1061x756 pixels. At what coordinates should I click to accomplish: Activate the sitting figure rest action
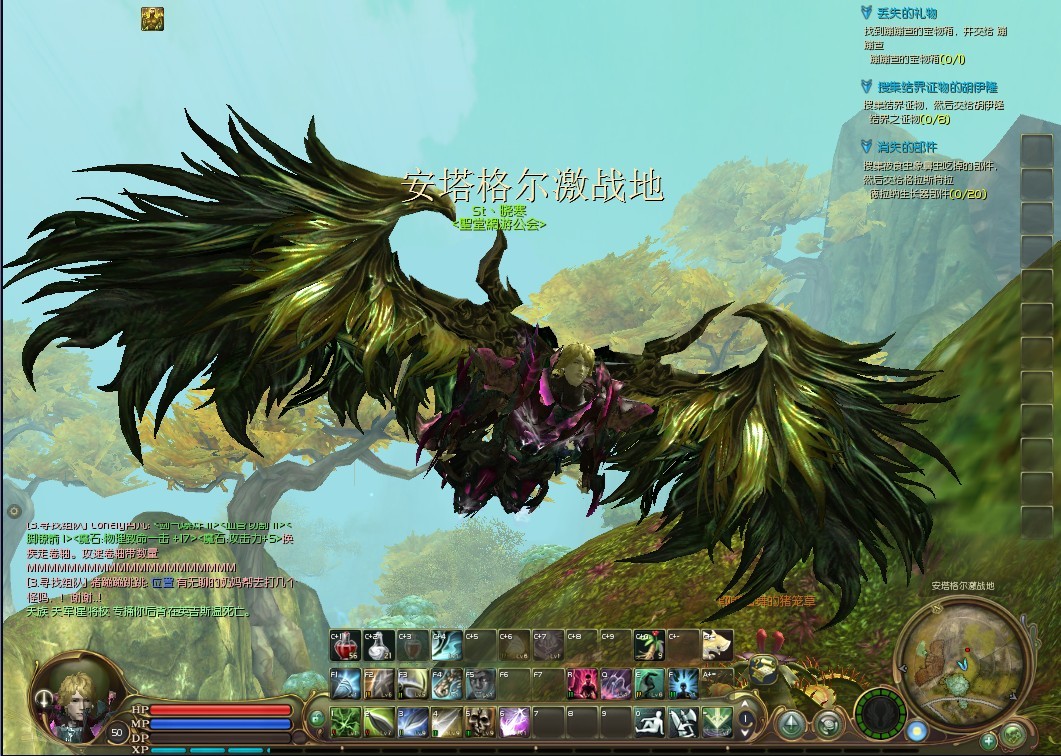[650, 720]
